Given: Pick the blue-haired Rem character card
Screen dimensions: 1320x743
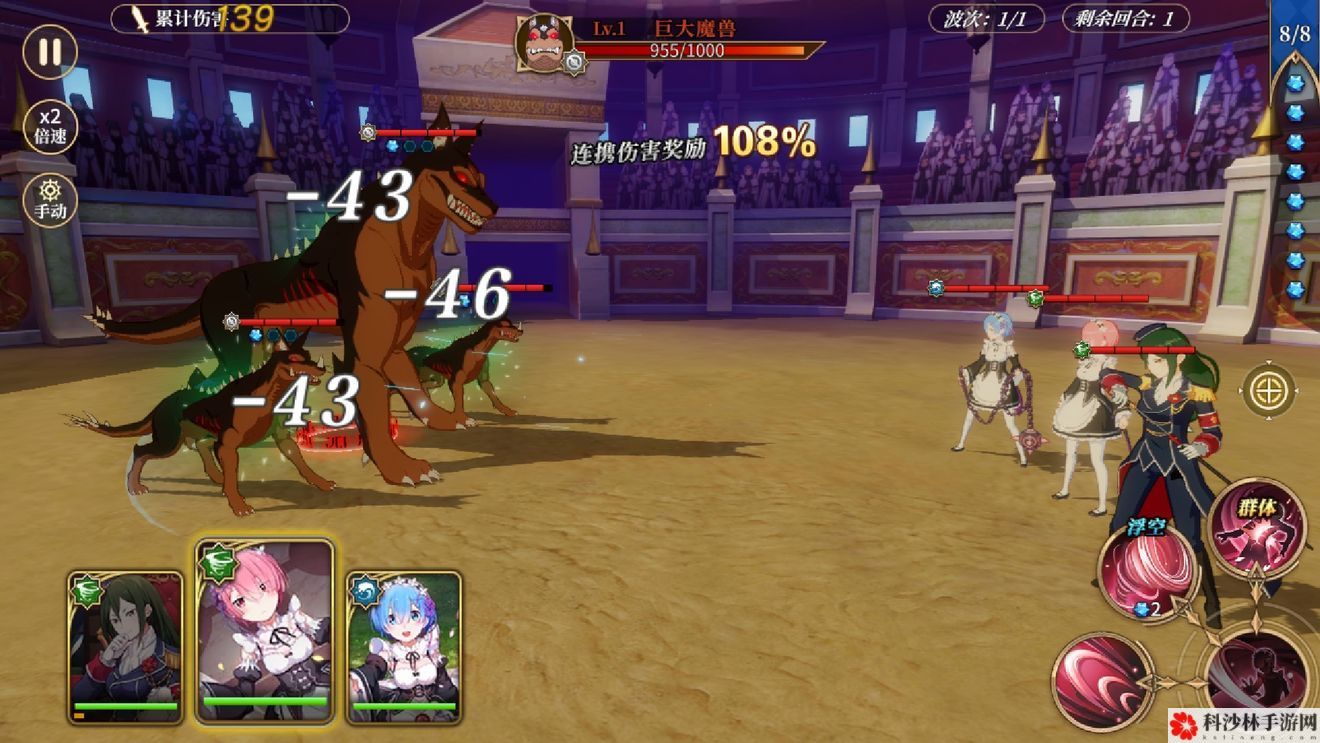Looking at the screenshot, I should (x=404, y=647).
